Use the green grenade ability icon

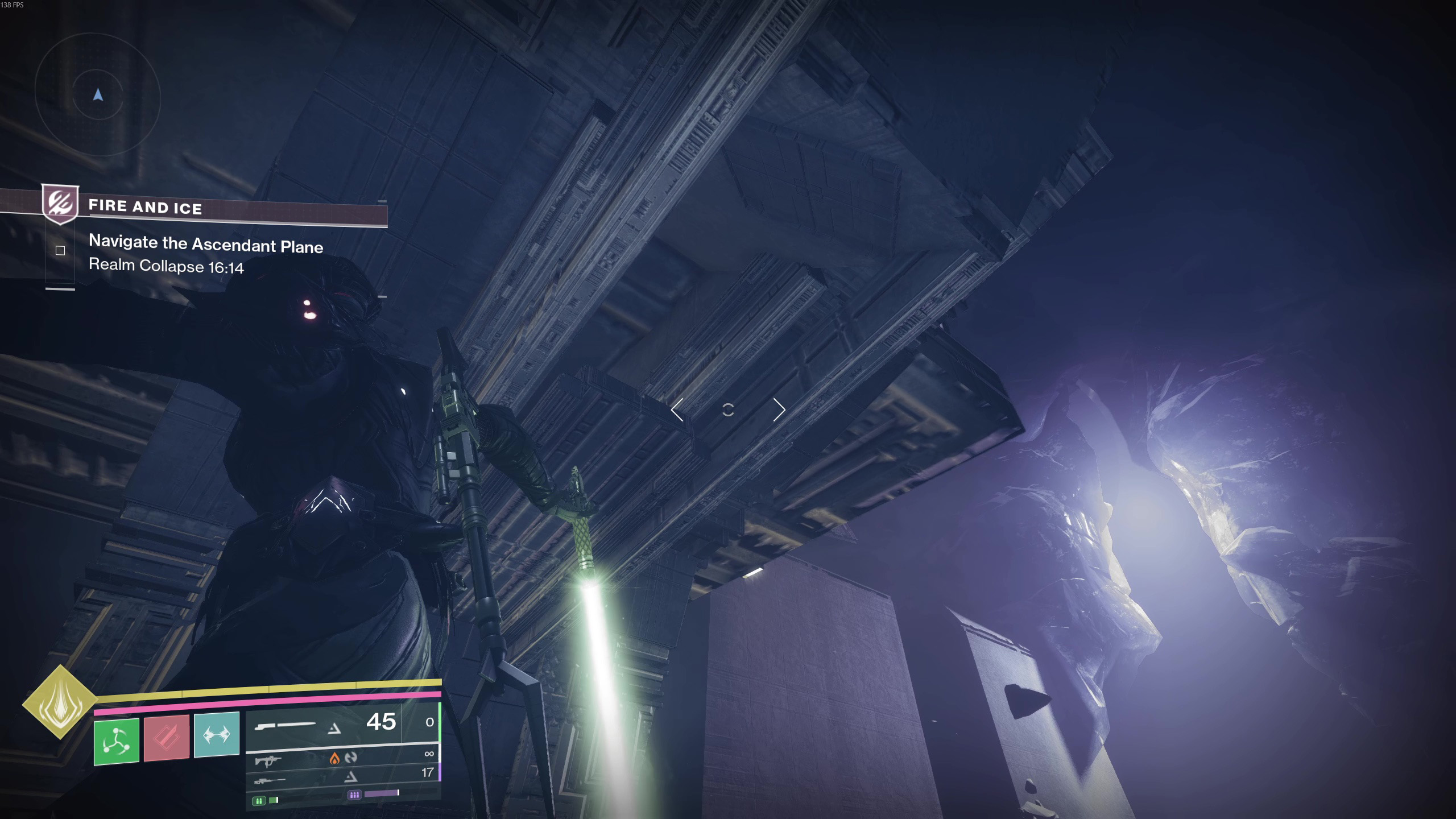[117, 741]
